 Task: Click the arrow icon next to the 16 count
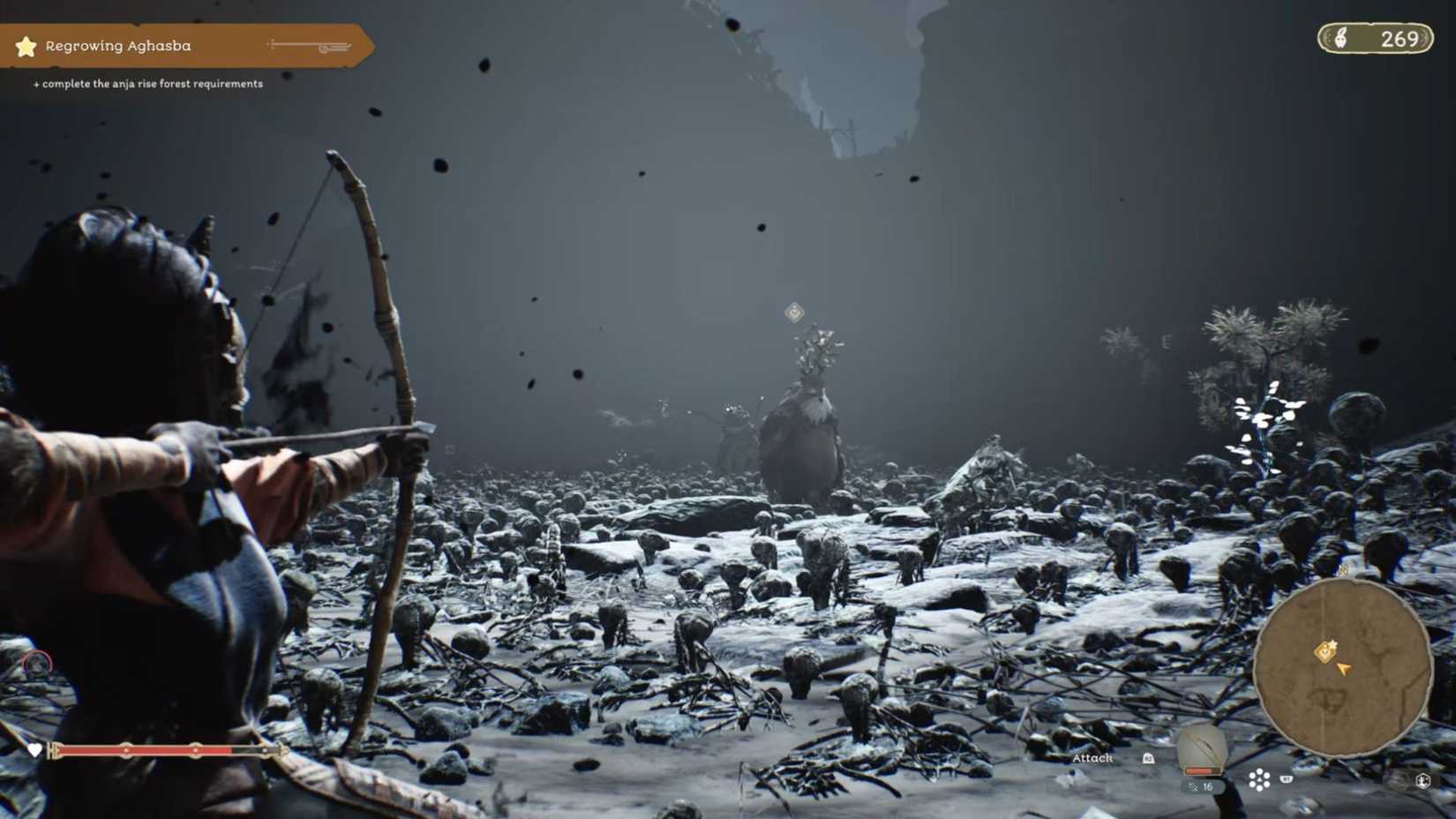1193,786
